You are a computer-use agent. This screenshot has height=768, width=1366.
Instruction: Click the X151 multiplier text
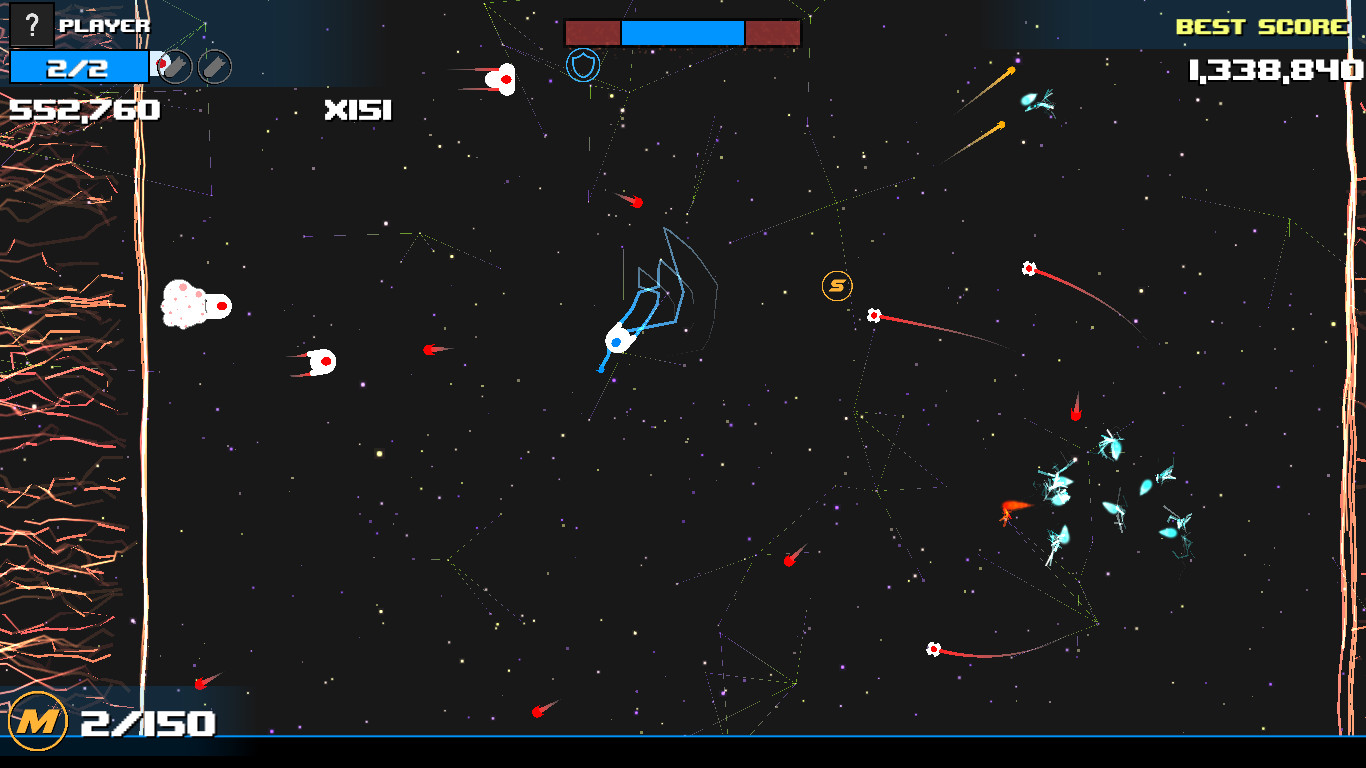[x=357, y=111]
